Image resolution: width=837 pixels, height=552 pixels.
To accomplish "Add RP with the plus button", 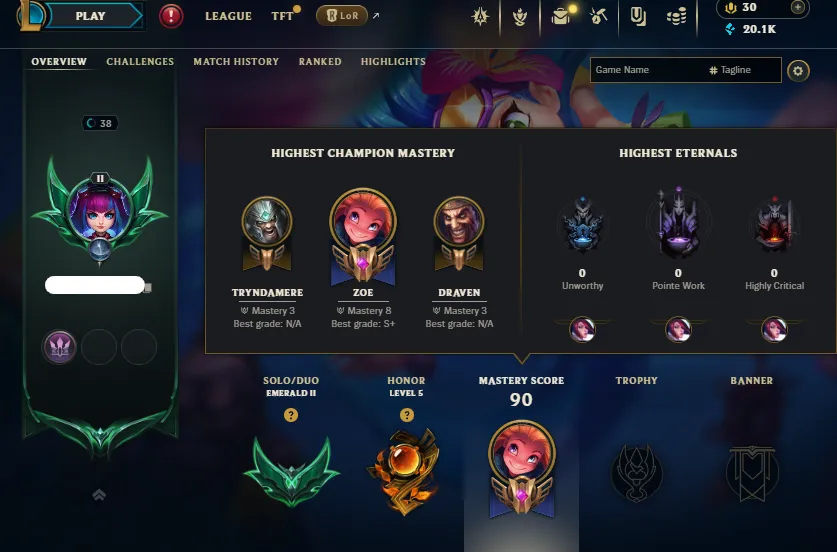I will pyautogui.click(x=797, y=8).
